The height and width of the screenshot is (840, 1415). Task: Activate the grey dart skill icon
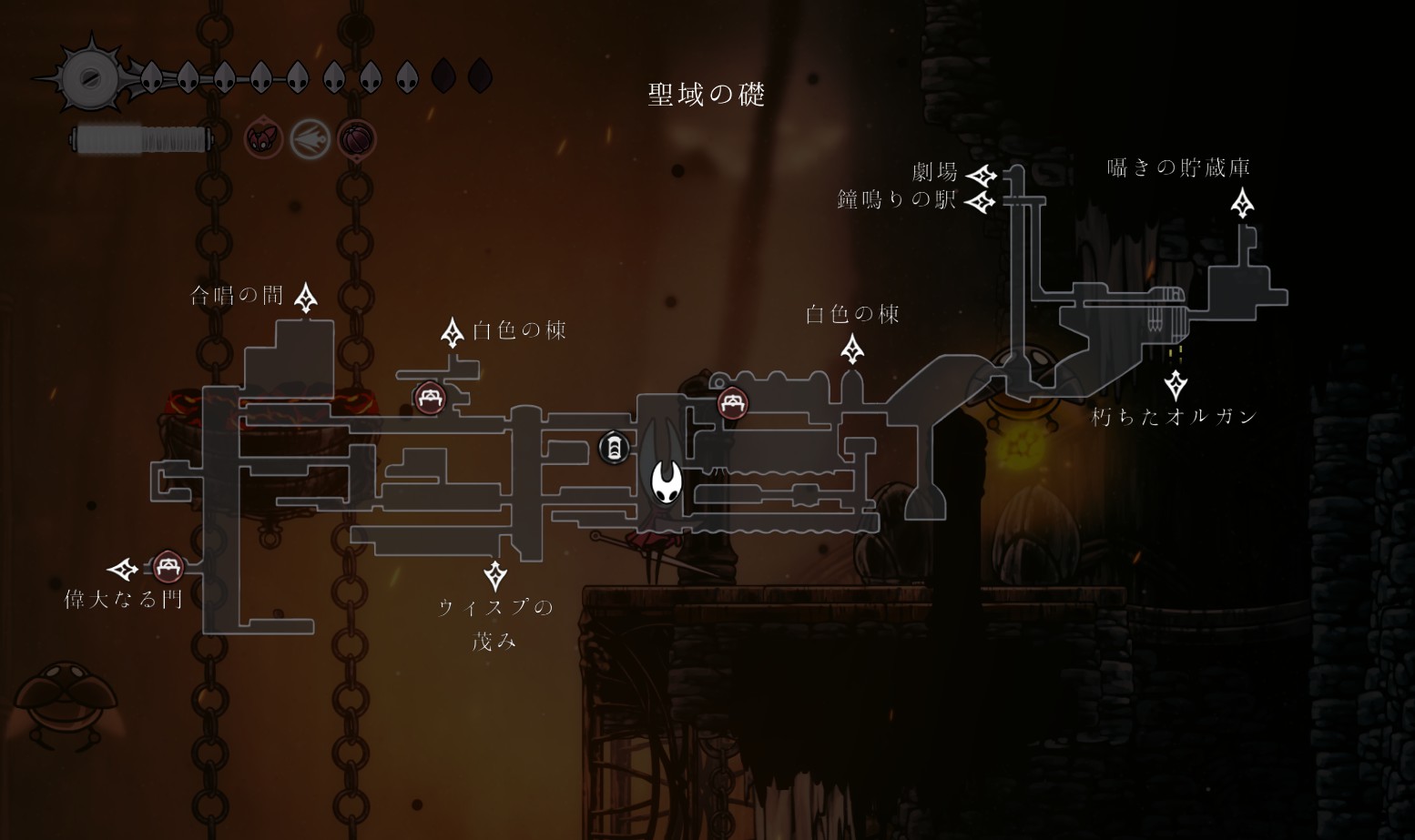point(310,140)
